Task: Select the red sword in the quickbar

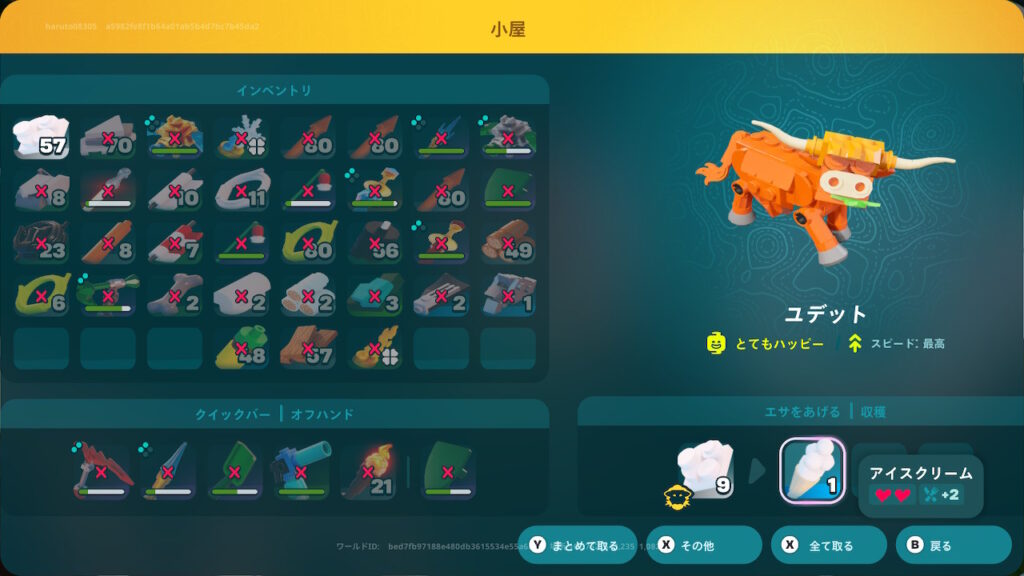Action: tap(101, 473)
